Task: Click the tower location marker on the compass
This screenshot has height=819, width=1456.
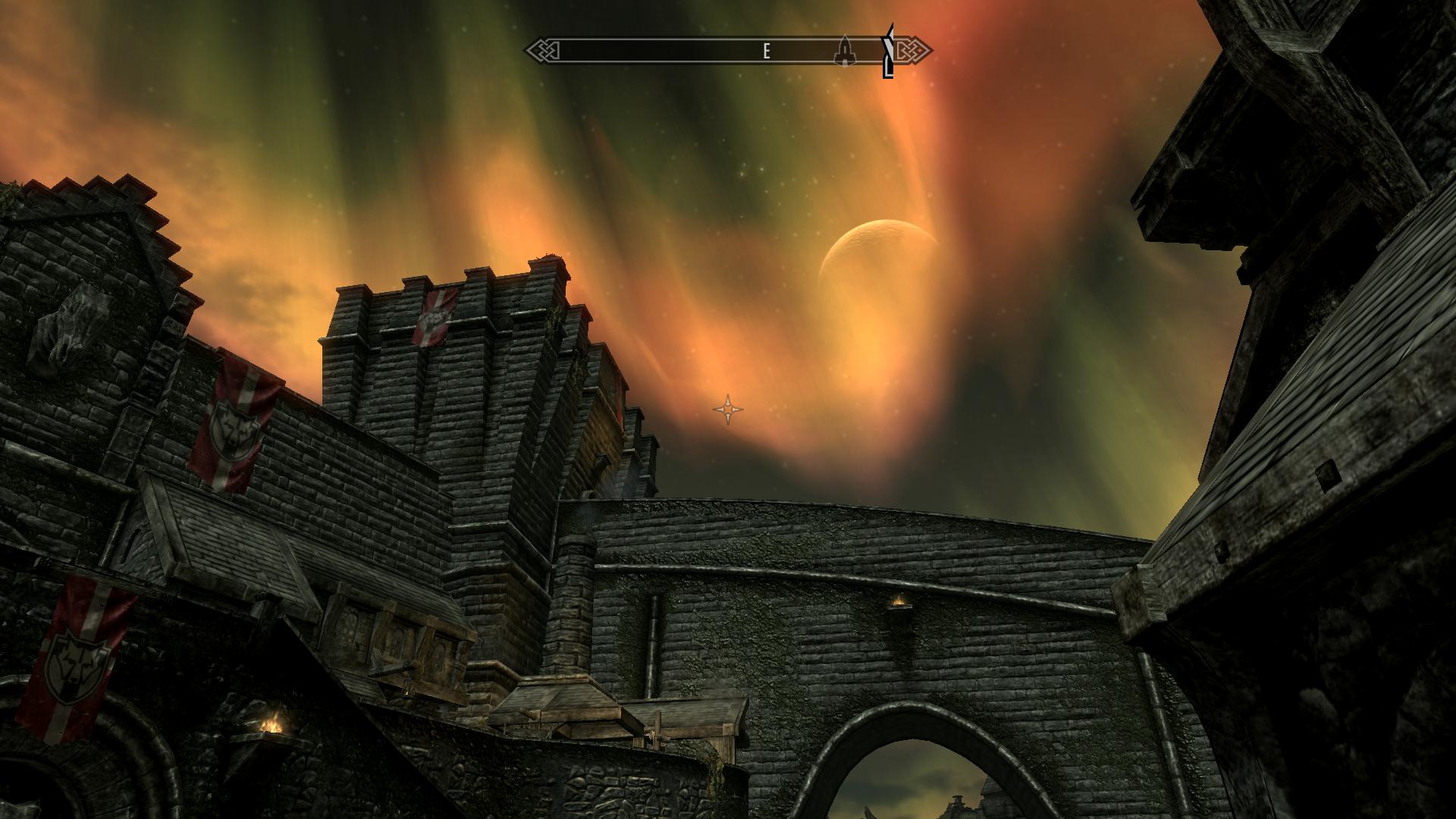Action: click(x=844, y=52)
